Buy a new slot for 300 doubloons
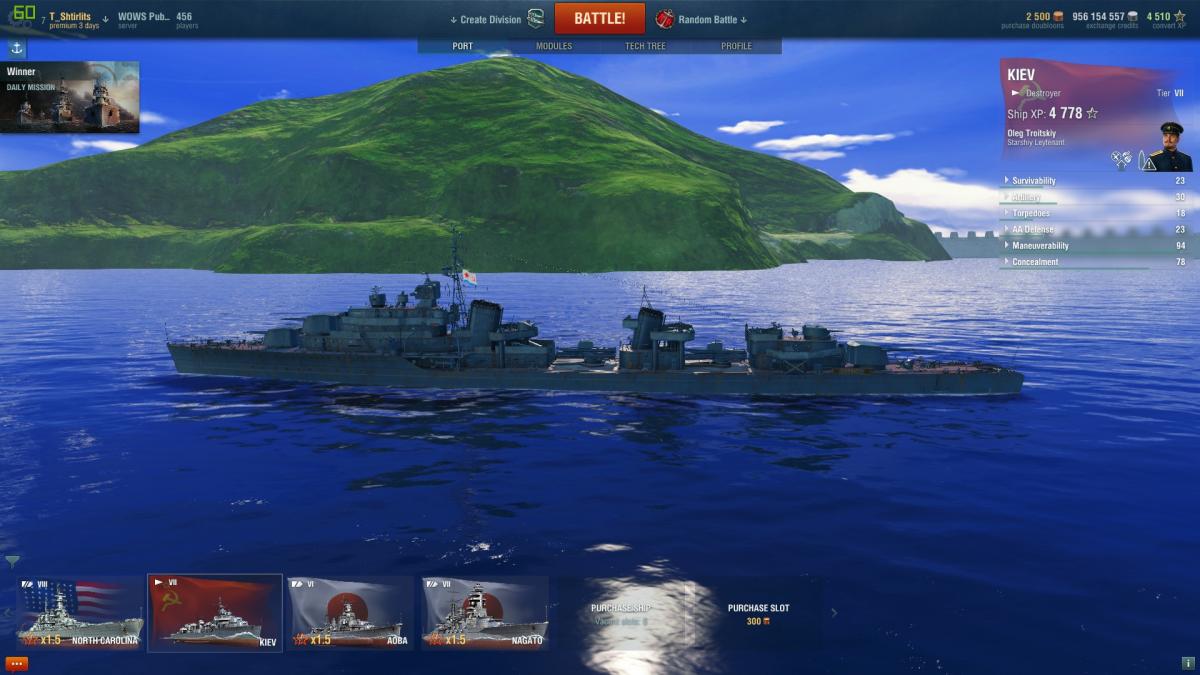 tap(758, 613)
